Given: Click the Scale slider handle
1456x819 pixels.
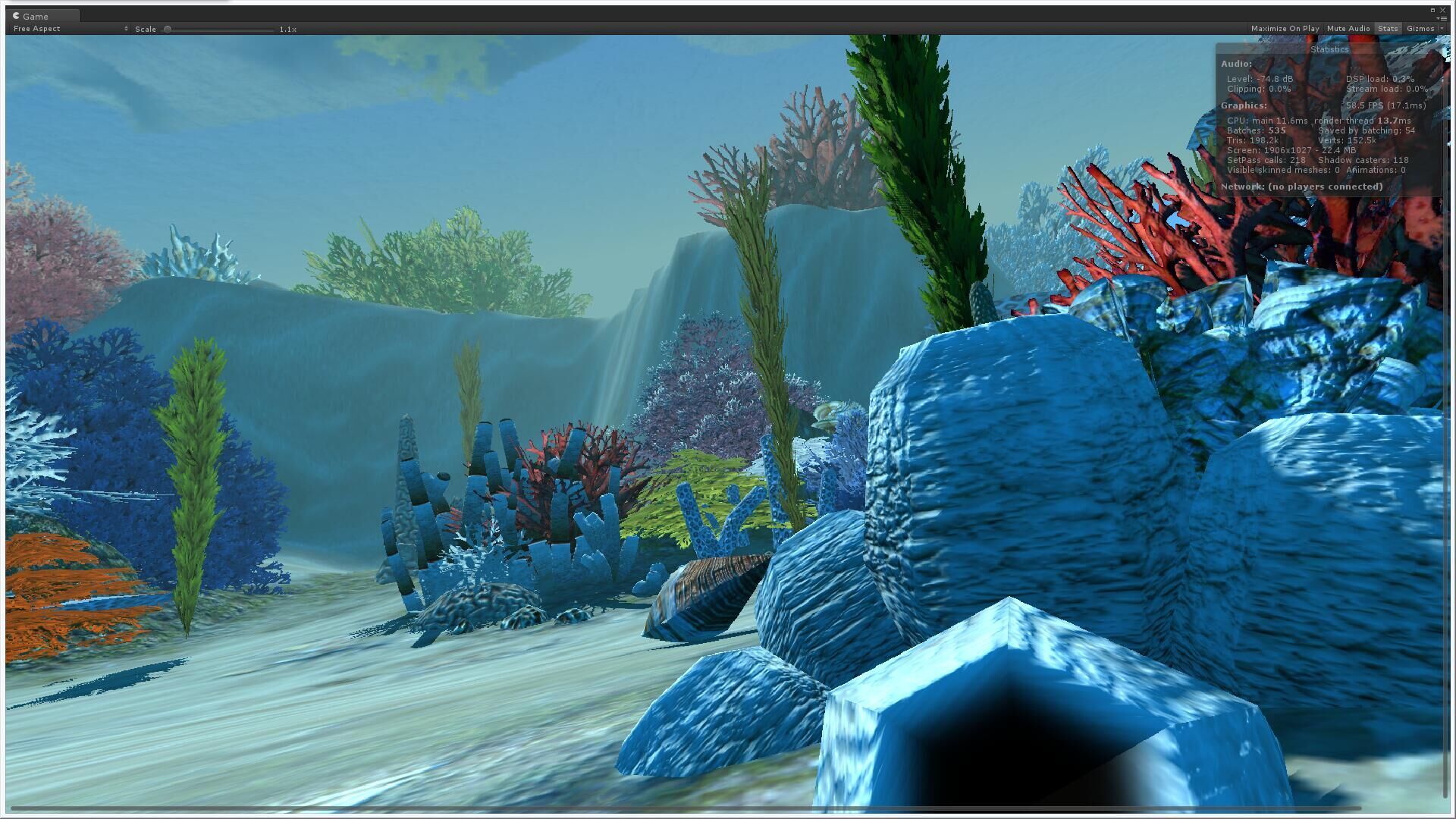Looking at the screenshot, I should point(168,30).
